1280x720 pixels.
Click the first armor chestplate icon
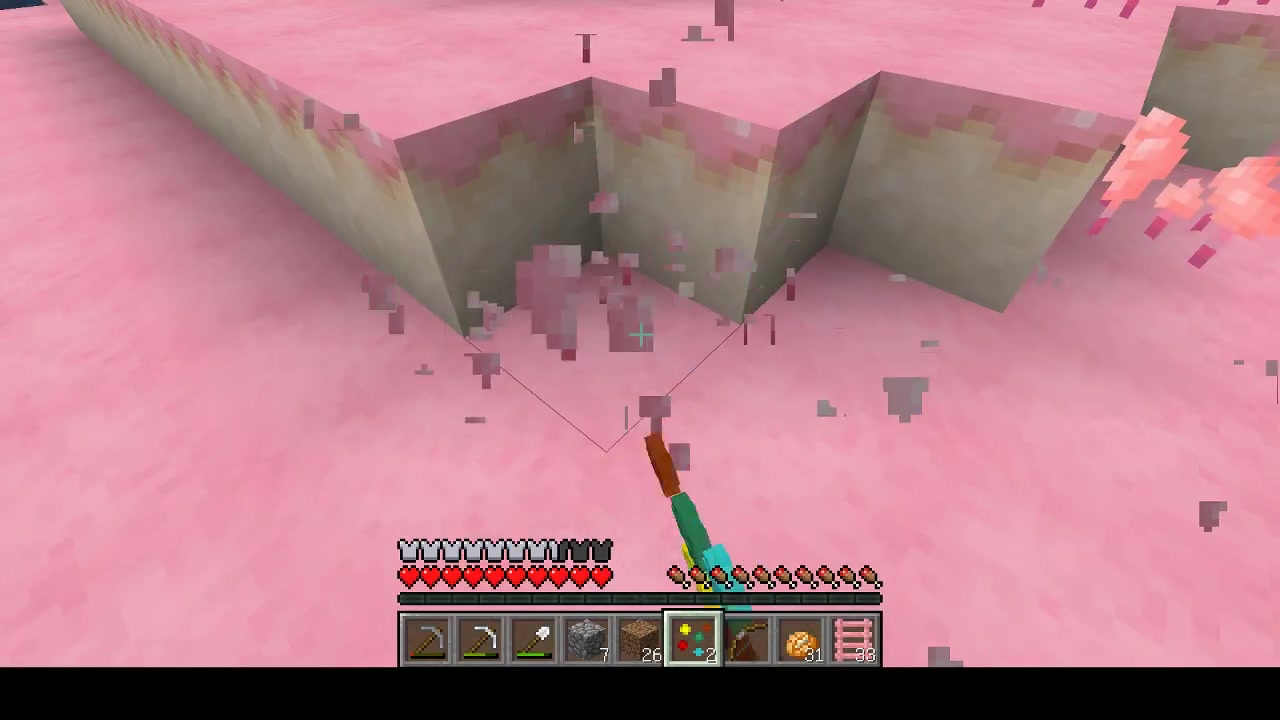pos(406,551)
